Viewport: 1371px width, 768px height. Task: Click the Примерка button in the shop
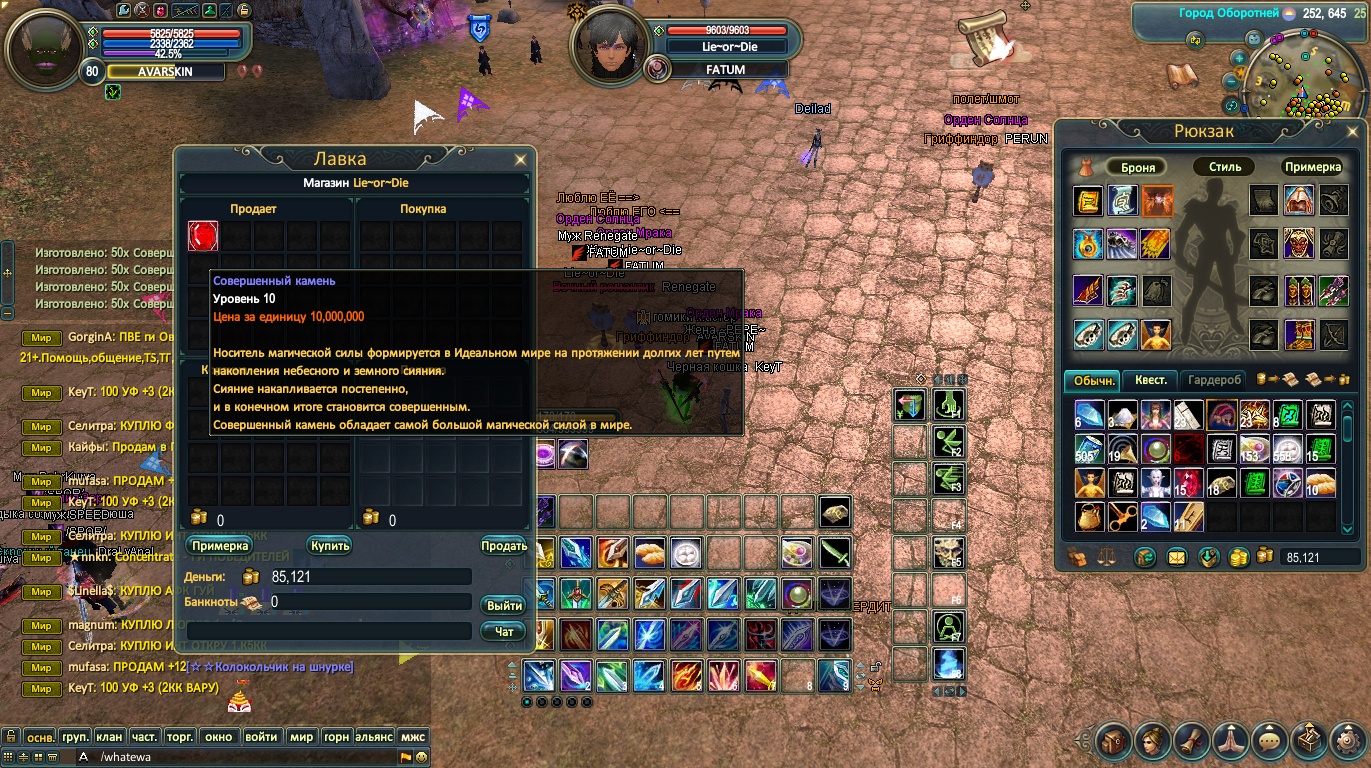[x=217, y=545]
